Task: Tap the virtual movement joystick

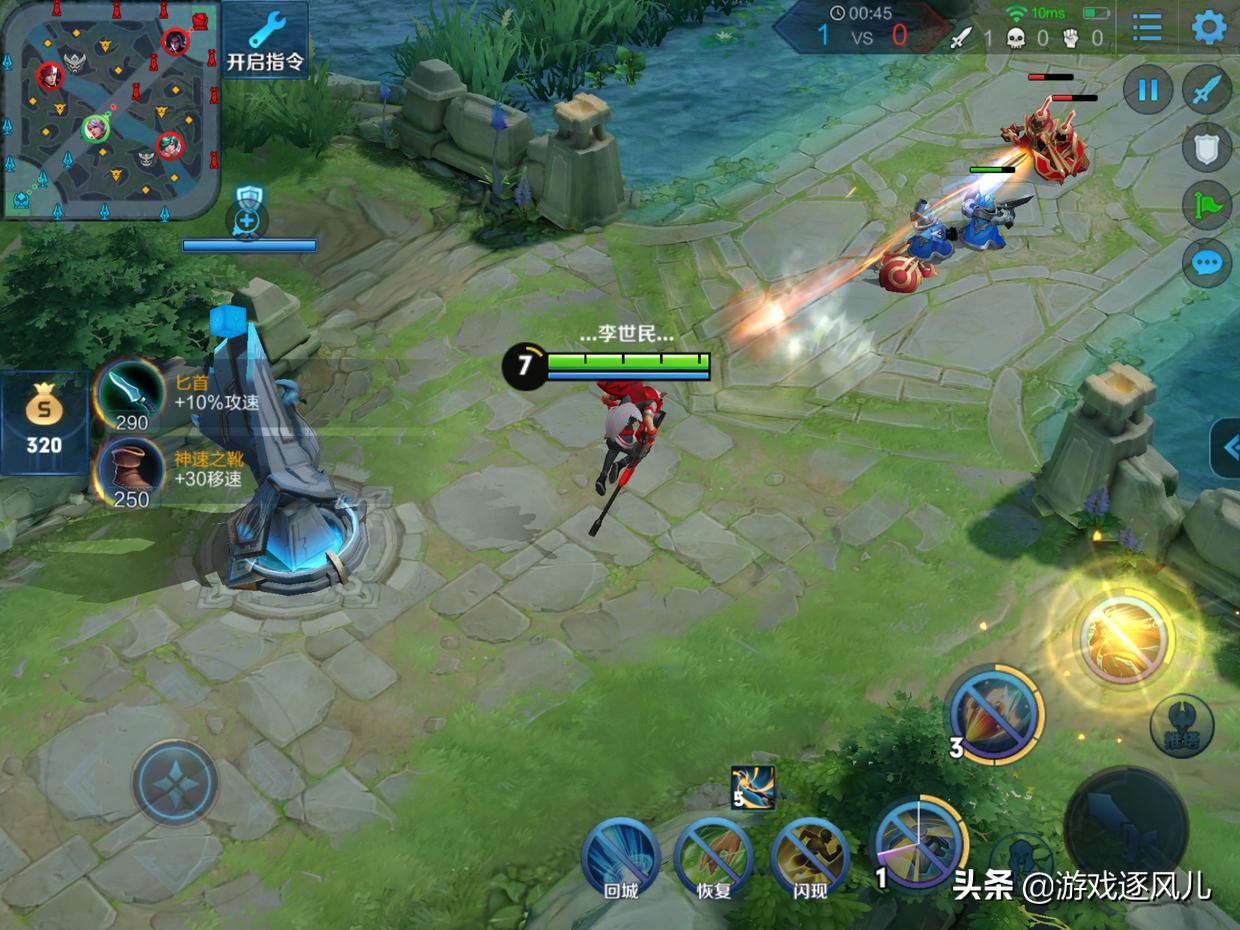Action: tap(176, 782)
